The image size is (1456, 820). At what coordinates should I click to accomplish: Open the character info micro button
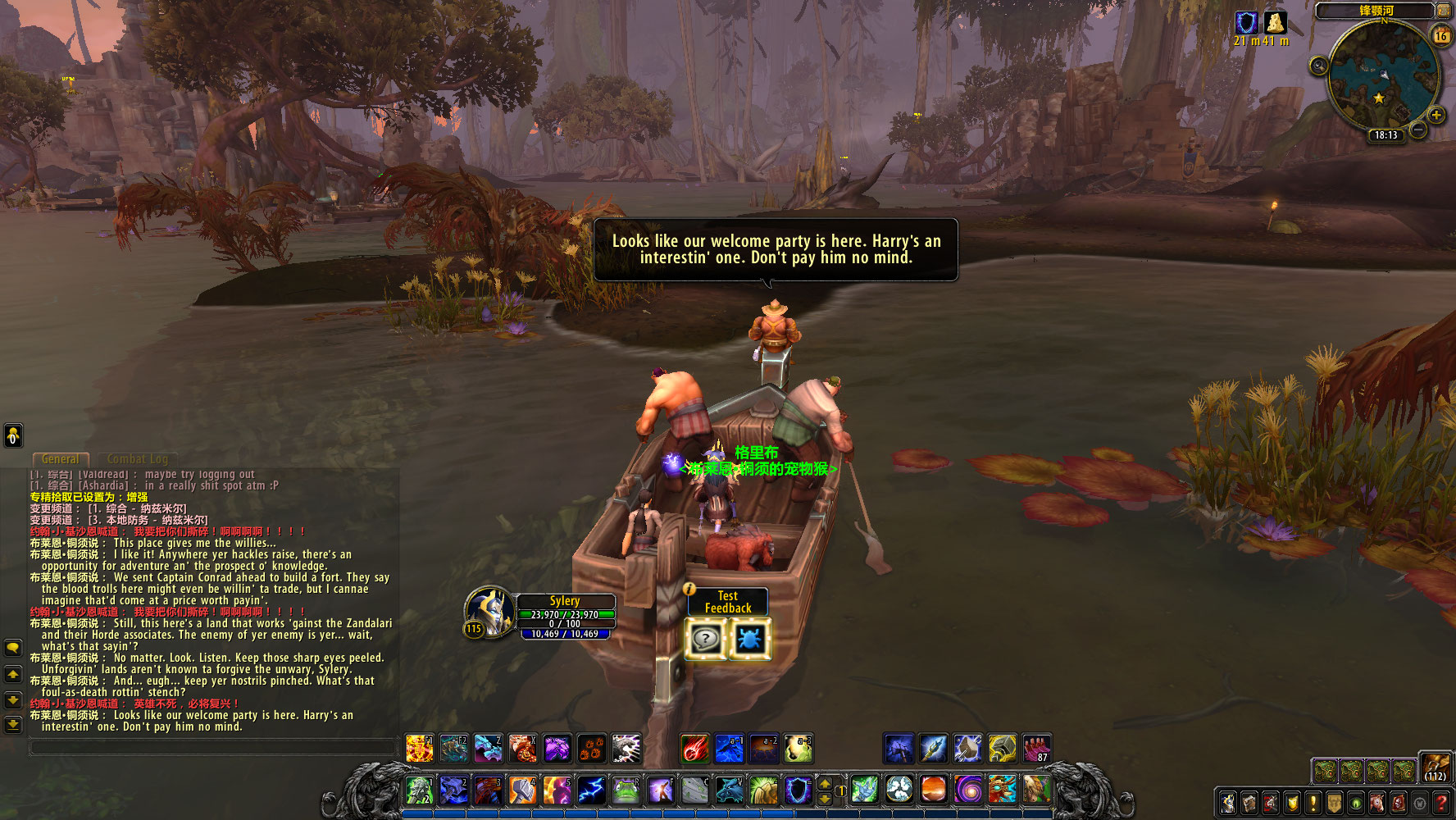(1228, 802)
